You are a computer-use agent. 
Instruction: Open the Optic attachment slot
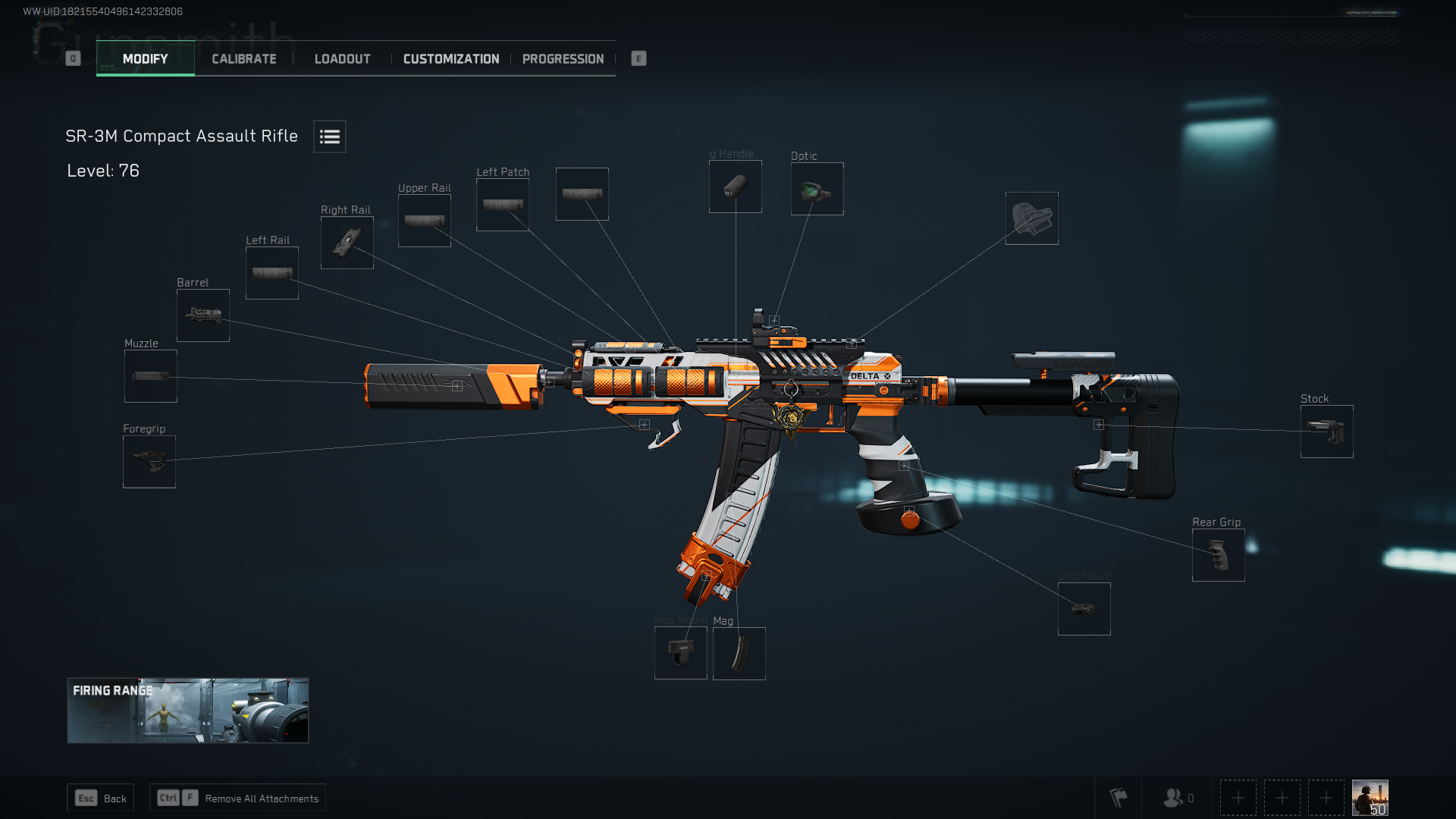pos(816,188)
